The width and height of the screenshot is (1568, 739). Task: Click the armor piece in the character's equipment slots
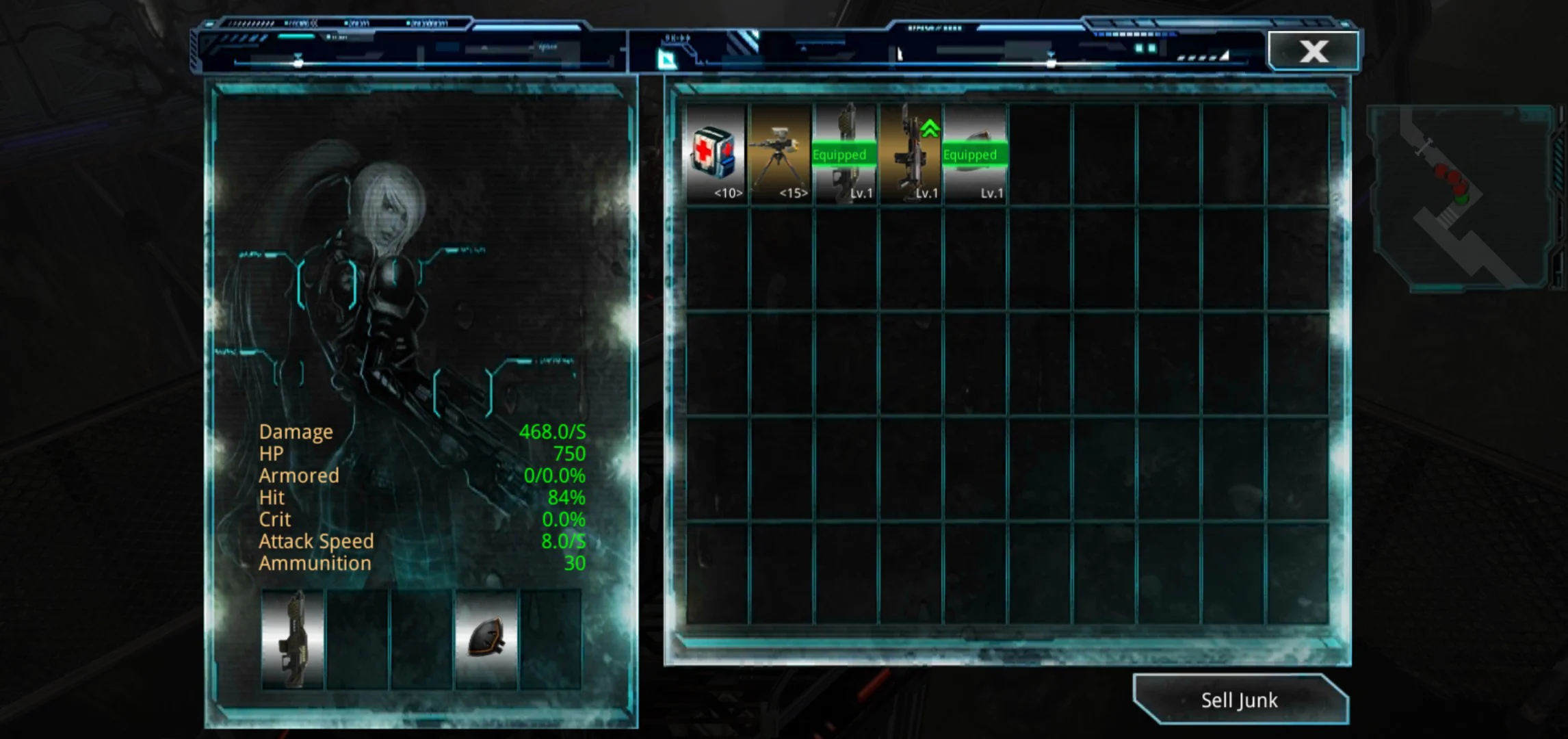[x=486, y=639]
